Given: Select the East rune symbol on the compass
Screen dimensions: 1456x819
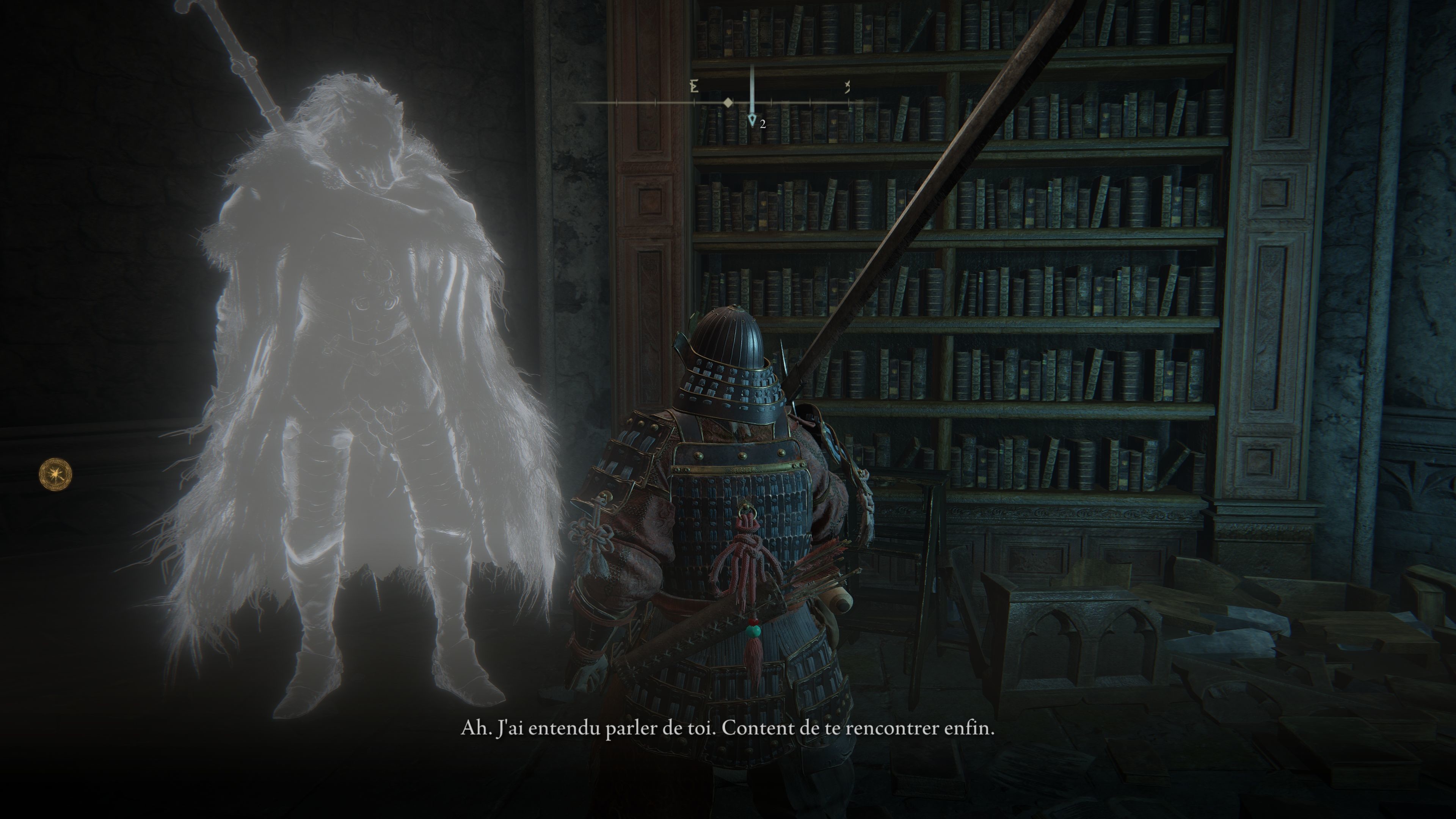Looking at the screenshot, I should pos(693,86).
